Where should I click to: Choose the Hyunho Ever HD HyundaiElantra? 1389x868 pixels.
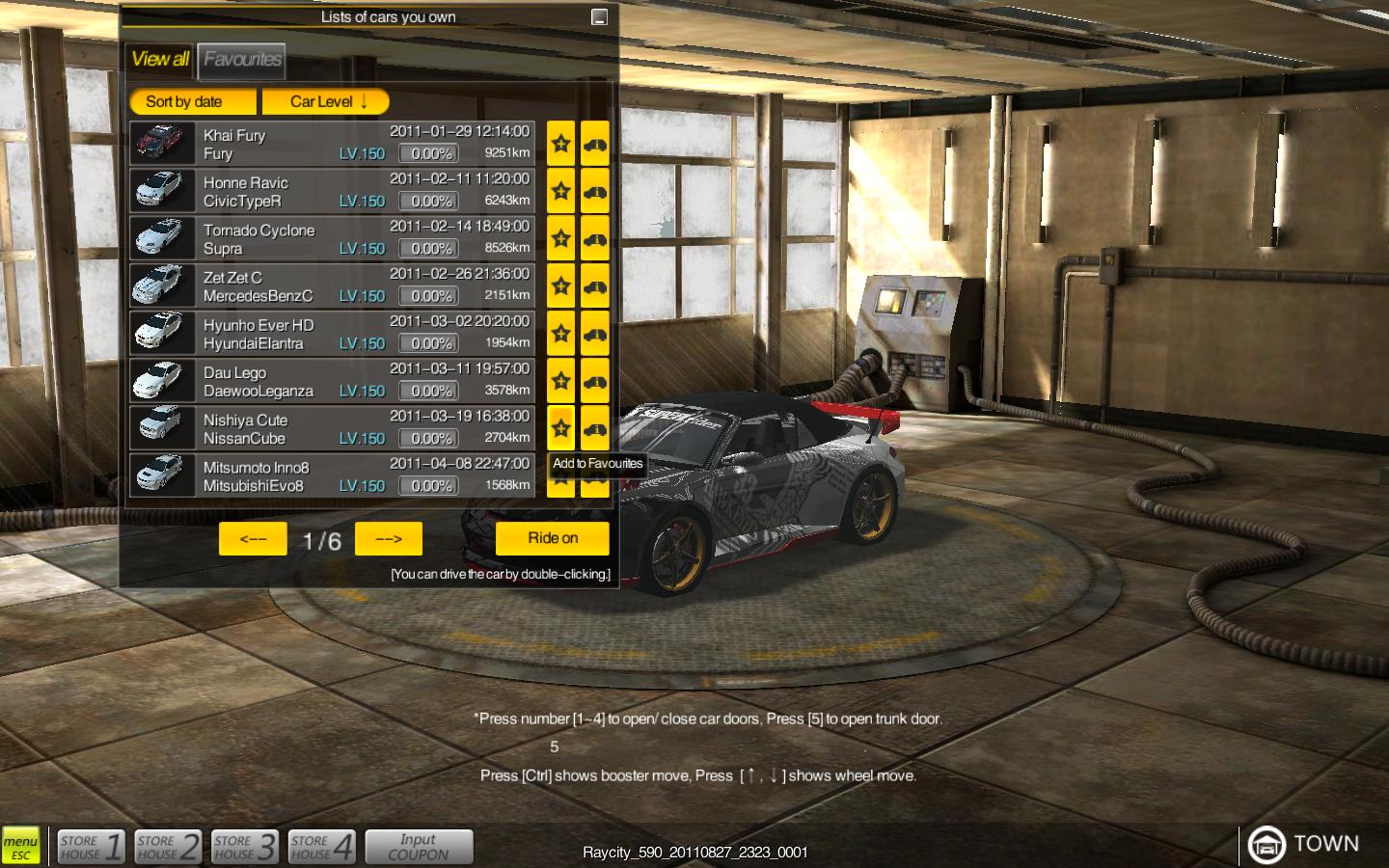[x=332, y=334]
